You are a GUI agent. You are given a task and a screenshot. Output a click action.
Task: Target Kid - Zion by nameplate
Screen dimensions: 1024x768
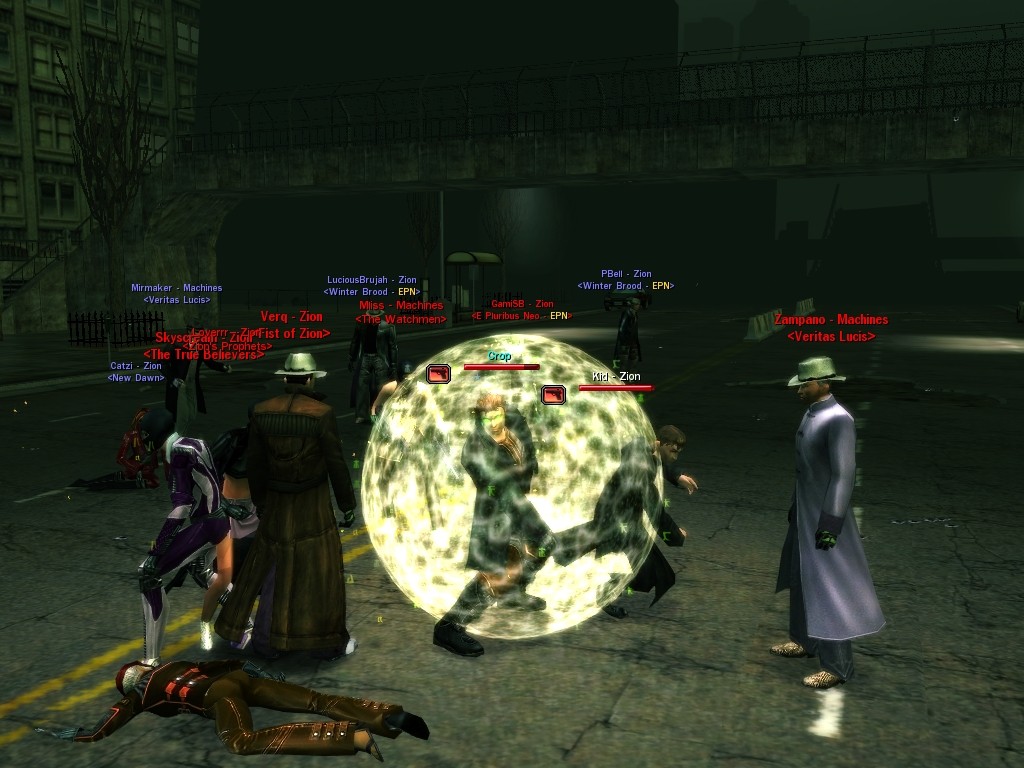point(616,377)
